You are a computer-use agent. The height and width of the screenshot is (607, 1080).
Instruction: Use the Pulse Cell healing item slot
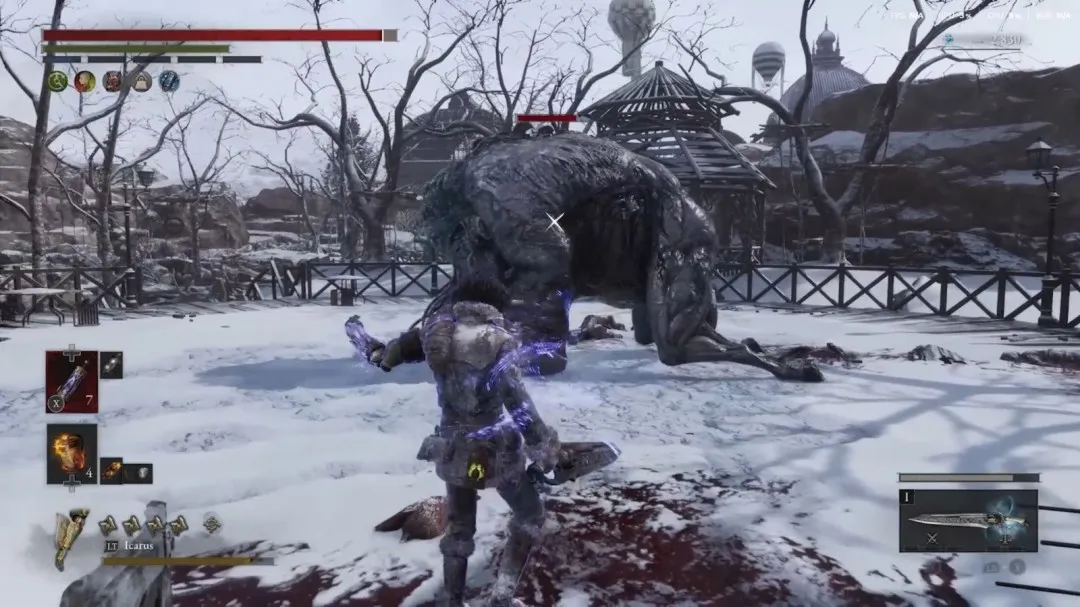(72, 381)
